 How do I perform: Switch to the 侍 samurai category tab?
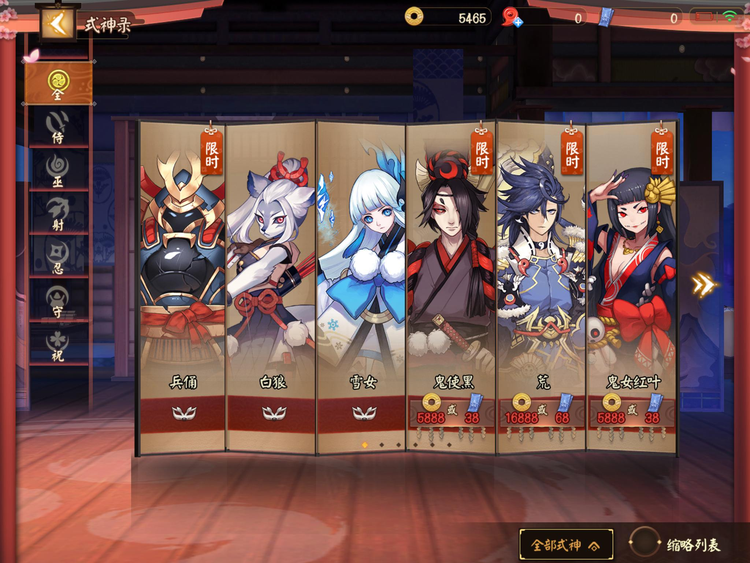[x=58, y=127]
